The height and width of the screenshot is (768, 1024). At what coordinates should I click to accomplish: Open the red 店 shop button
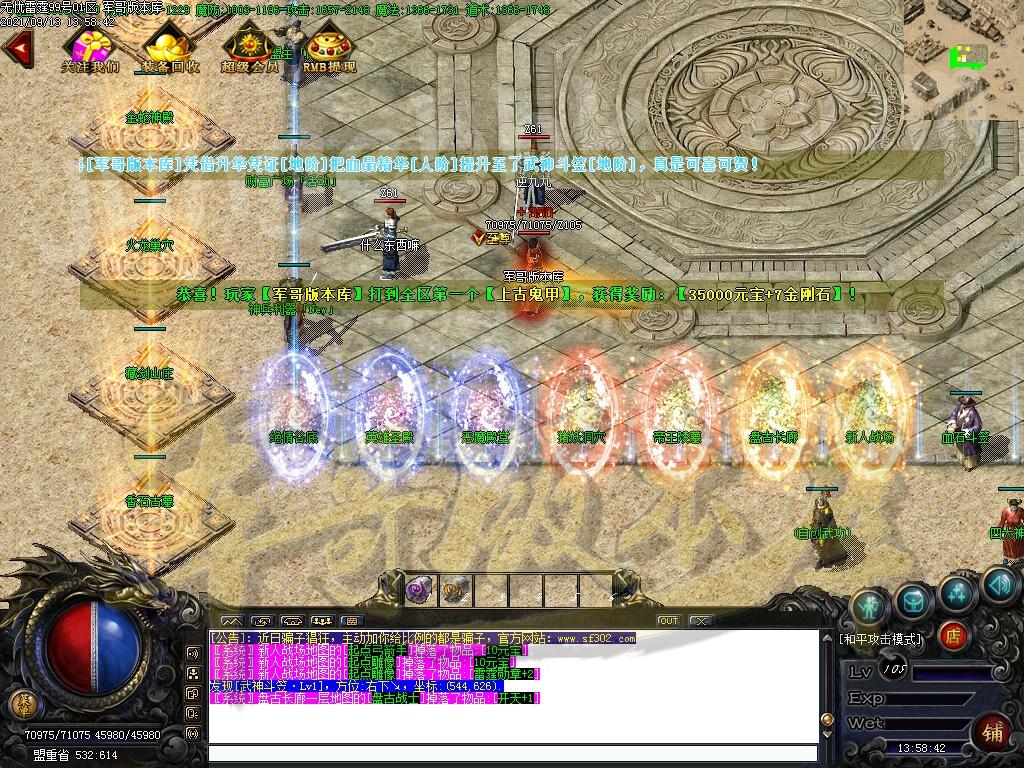pyautogui.click(x=953, y=634)
